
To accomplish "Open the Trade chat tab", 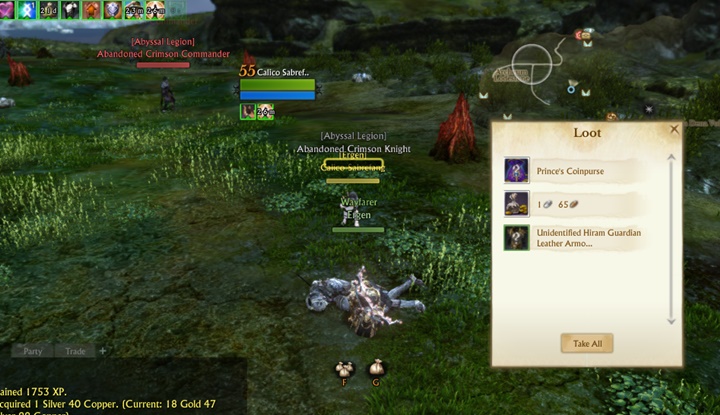I will click(x=76, y=351).
